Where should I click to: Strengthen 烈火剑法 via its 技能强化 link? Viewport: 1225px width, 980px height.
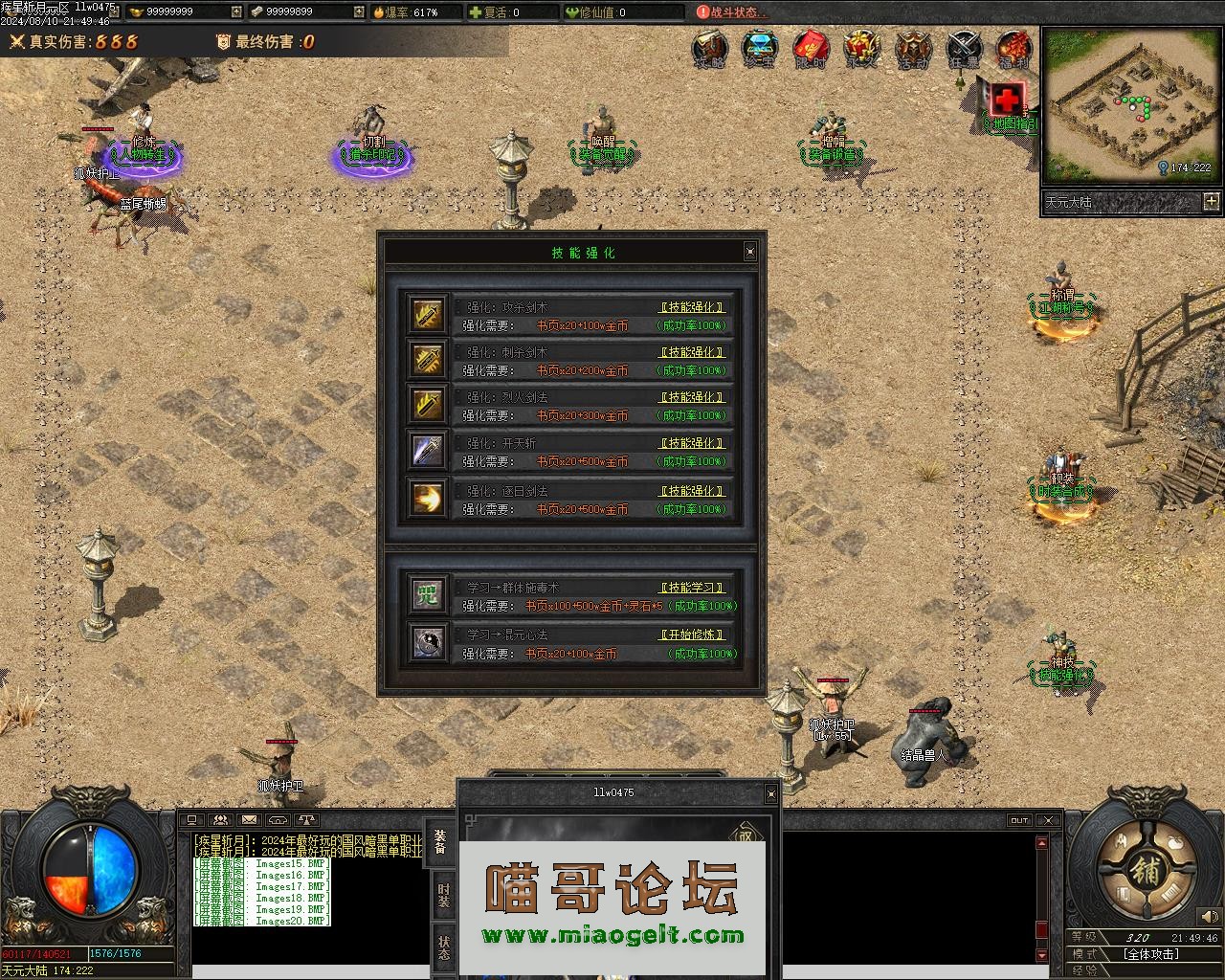(x=693, y=397)
